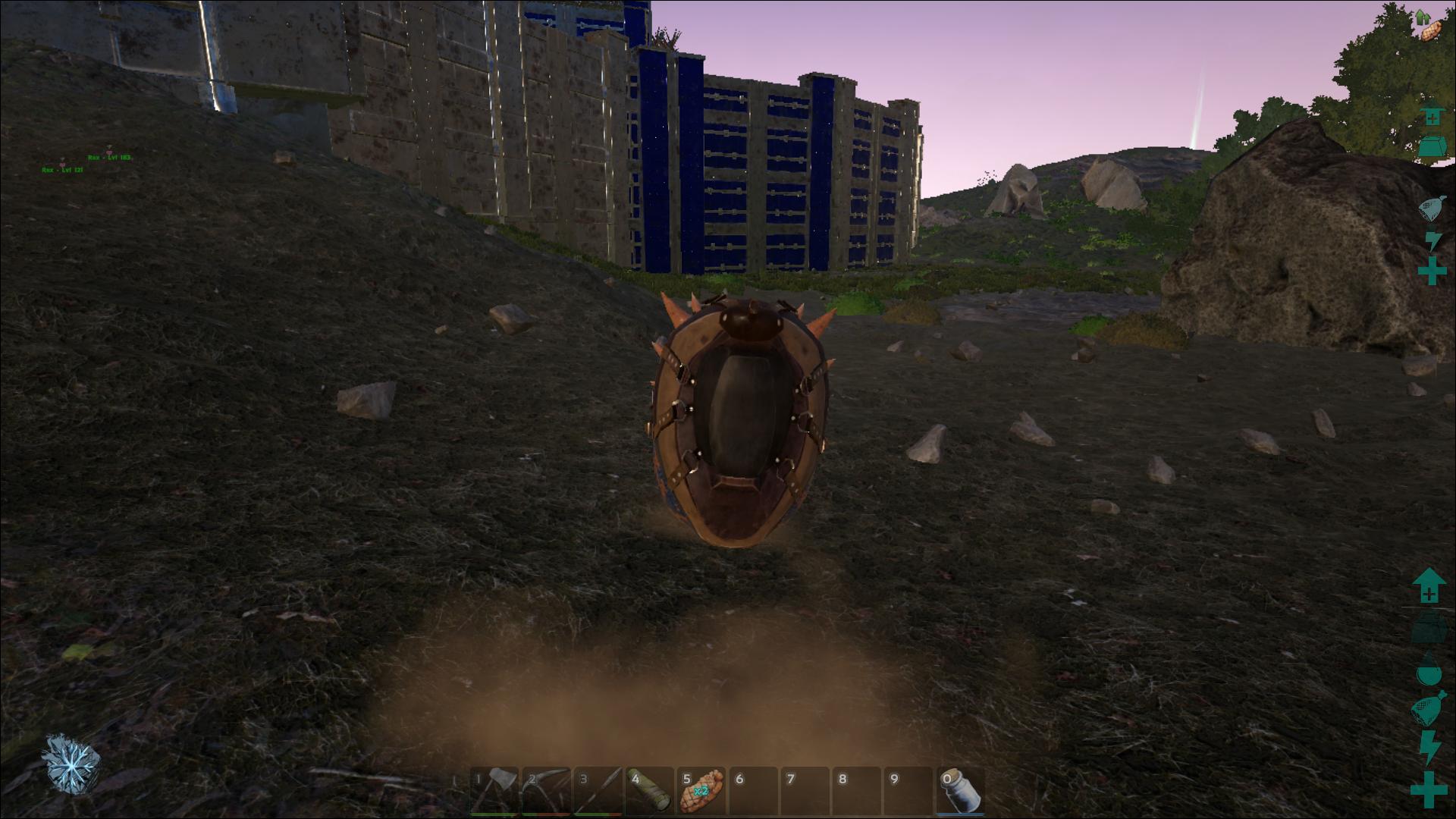1456x819 pixels.
Task: Use the water jar in slot 0
Action: tap(961, 791)
